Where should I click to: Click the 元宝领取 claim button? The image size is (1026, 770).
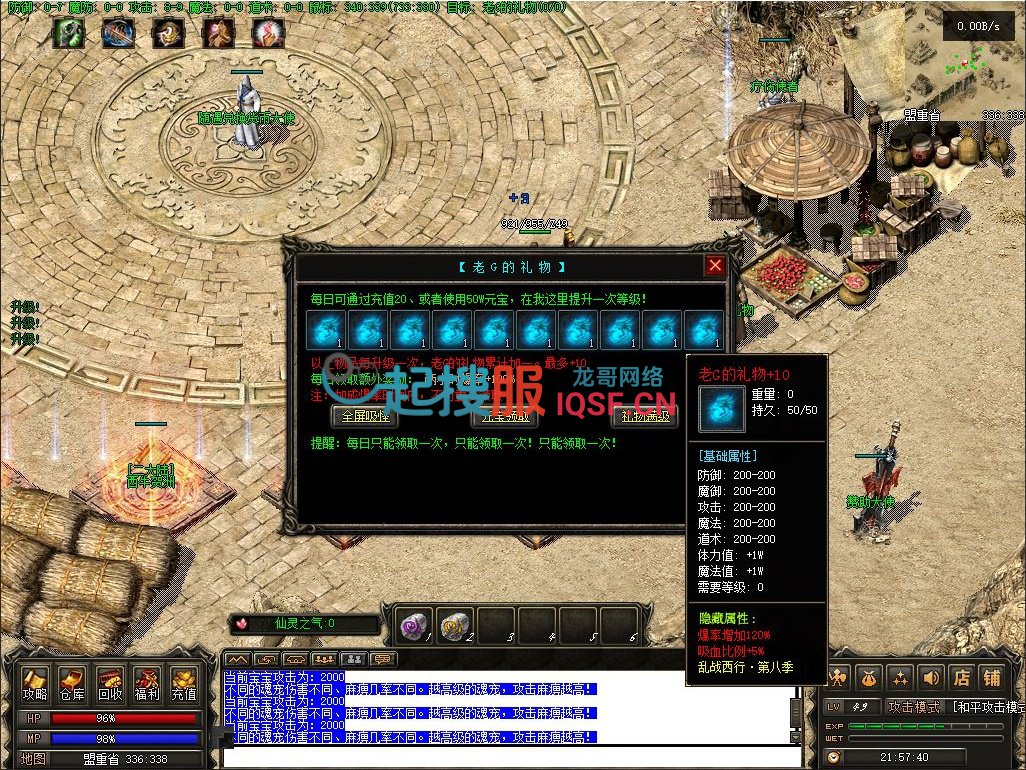[505, 416]
